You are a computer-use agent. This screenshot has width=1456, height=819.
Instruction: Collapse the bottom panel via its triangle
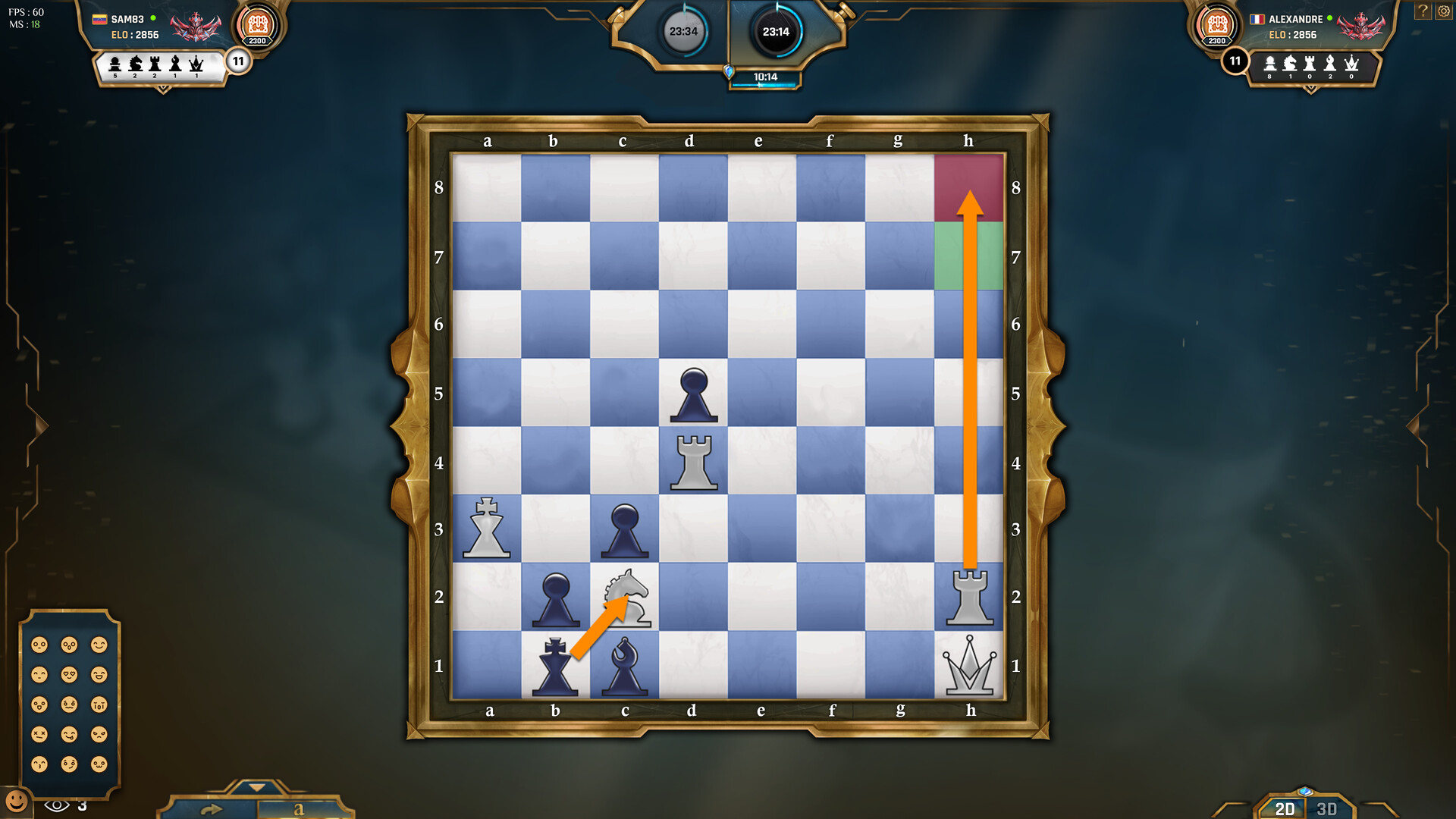pyautogui.click(x=257, y=788)
